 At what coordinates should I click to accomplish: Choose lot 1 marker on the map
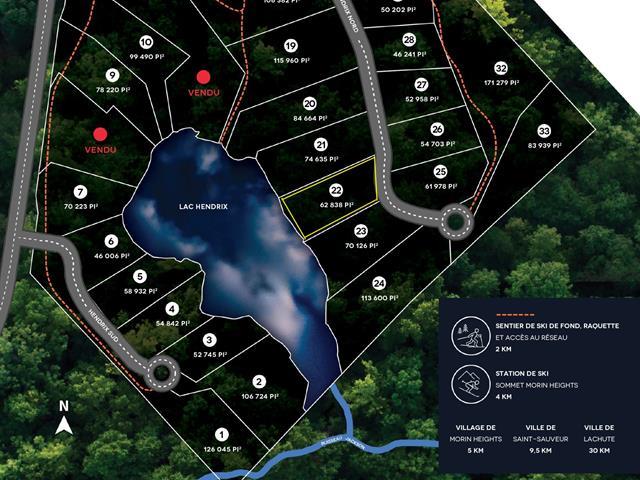coord(222,434)
